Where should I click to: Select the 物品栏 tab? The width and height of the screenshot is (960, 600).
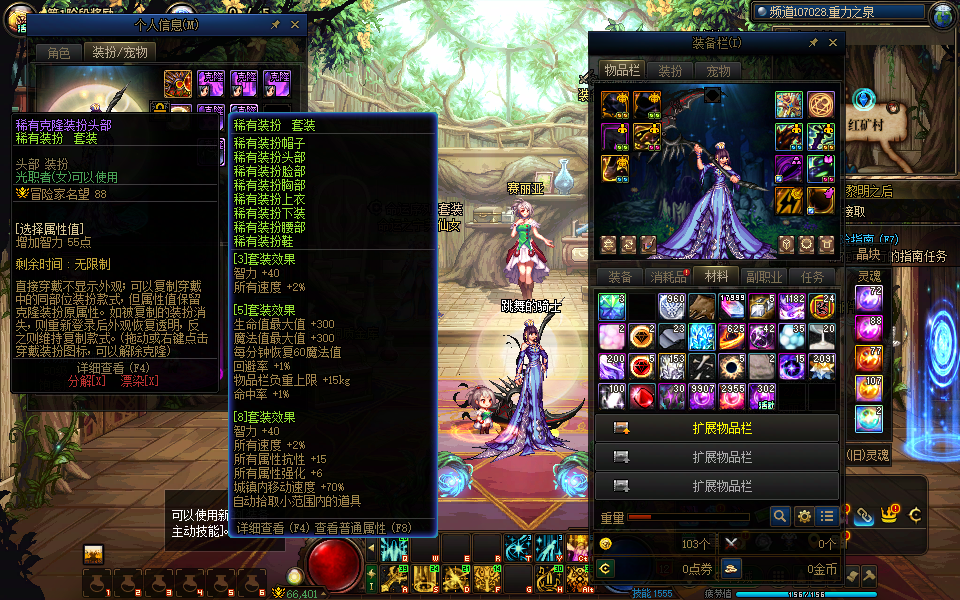point(622,71)
